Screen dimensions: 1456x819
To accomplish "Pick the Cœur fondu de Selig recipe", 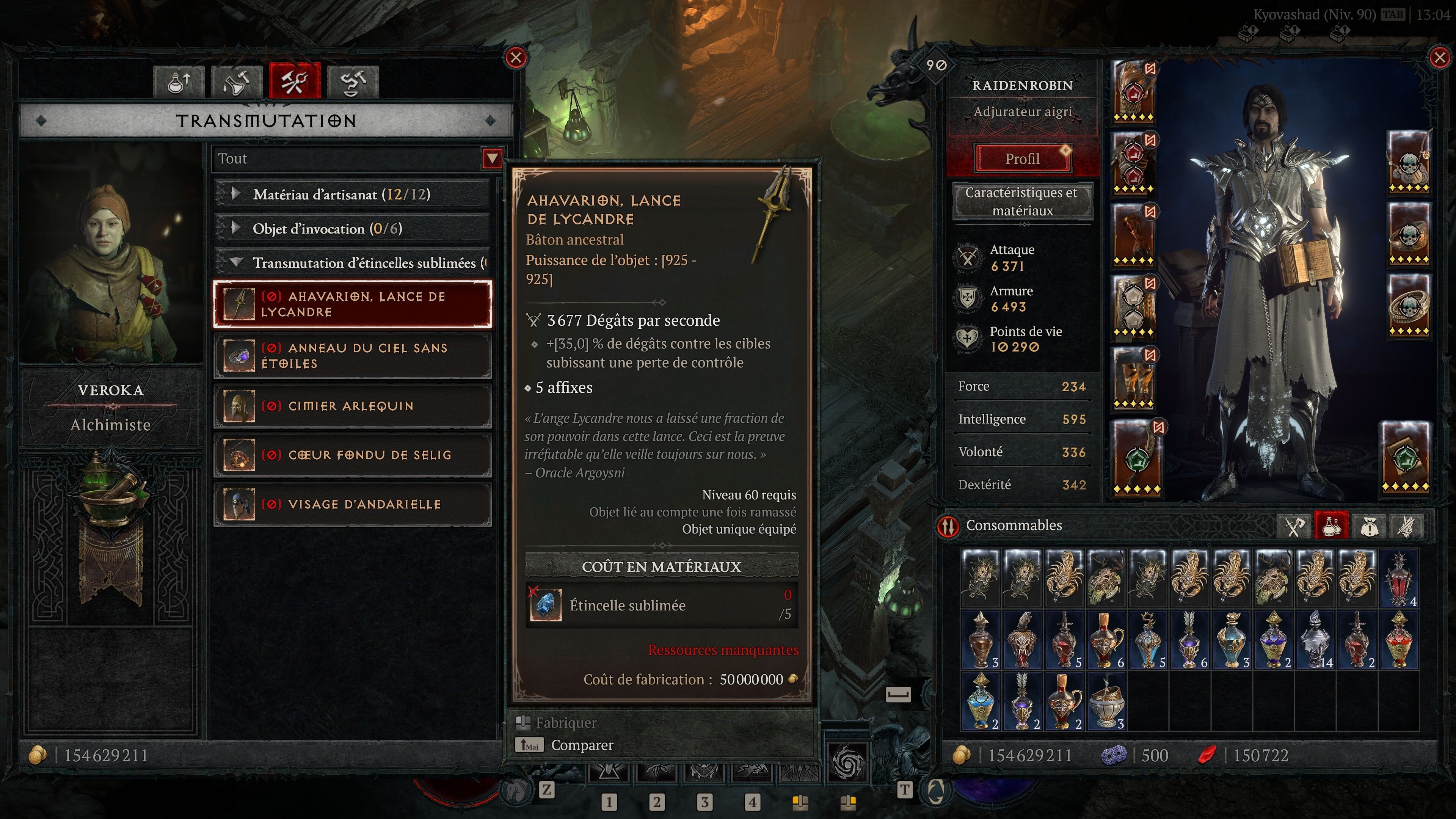I will tap(352, 455).
